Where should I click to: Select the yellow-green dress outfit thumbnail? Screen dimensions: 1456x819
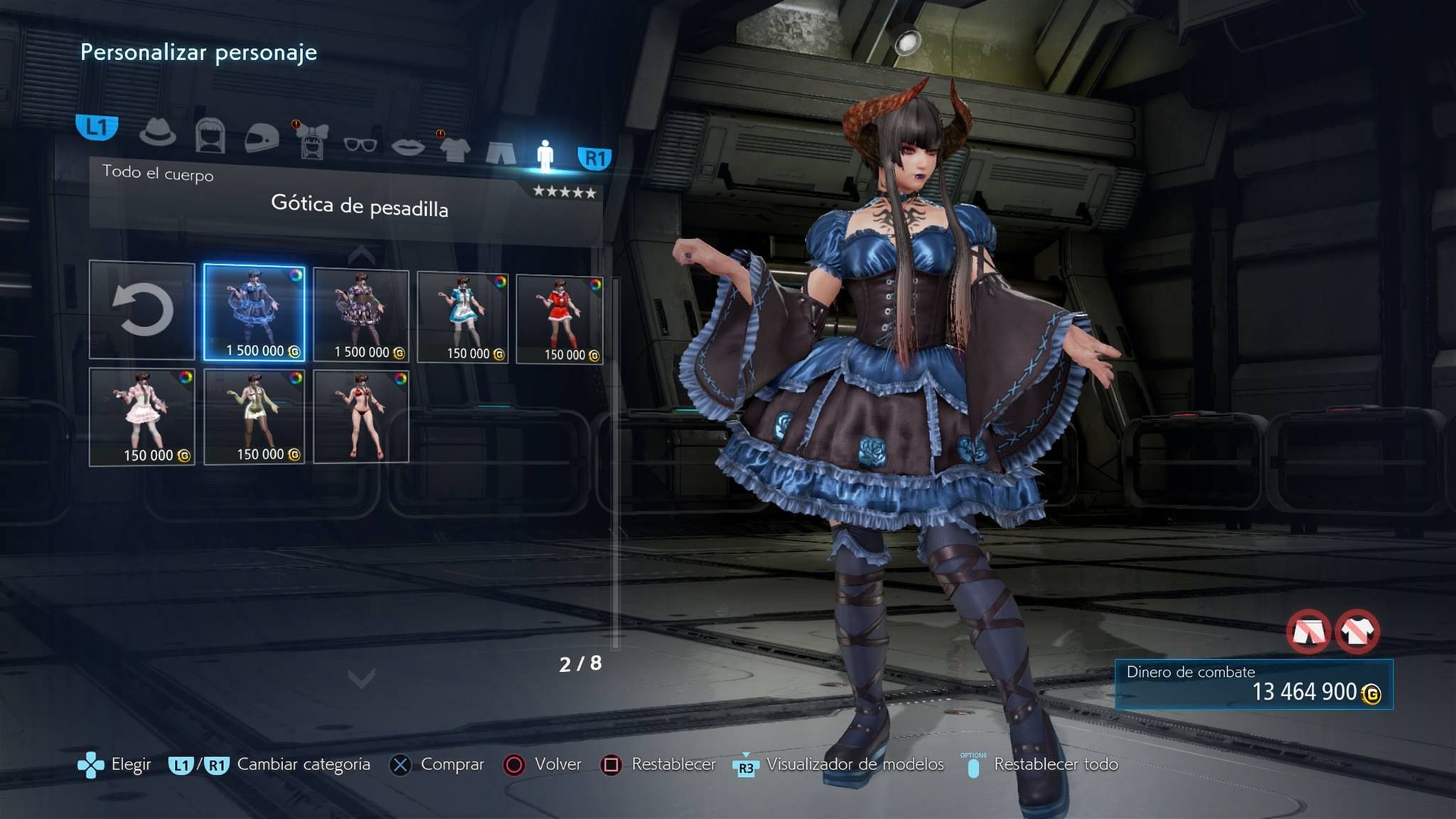(255, 417)
